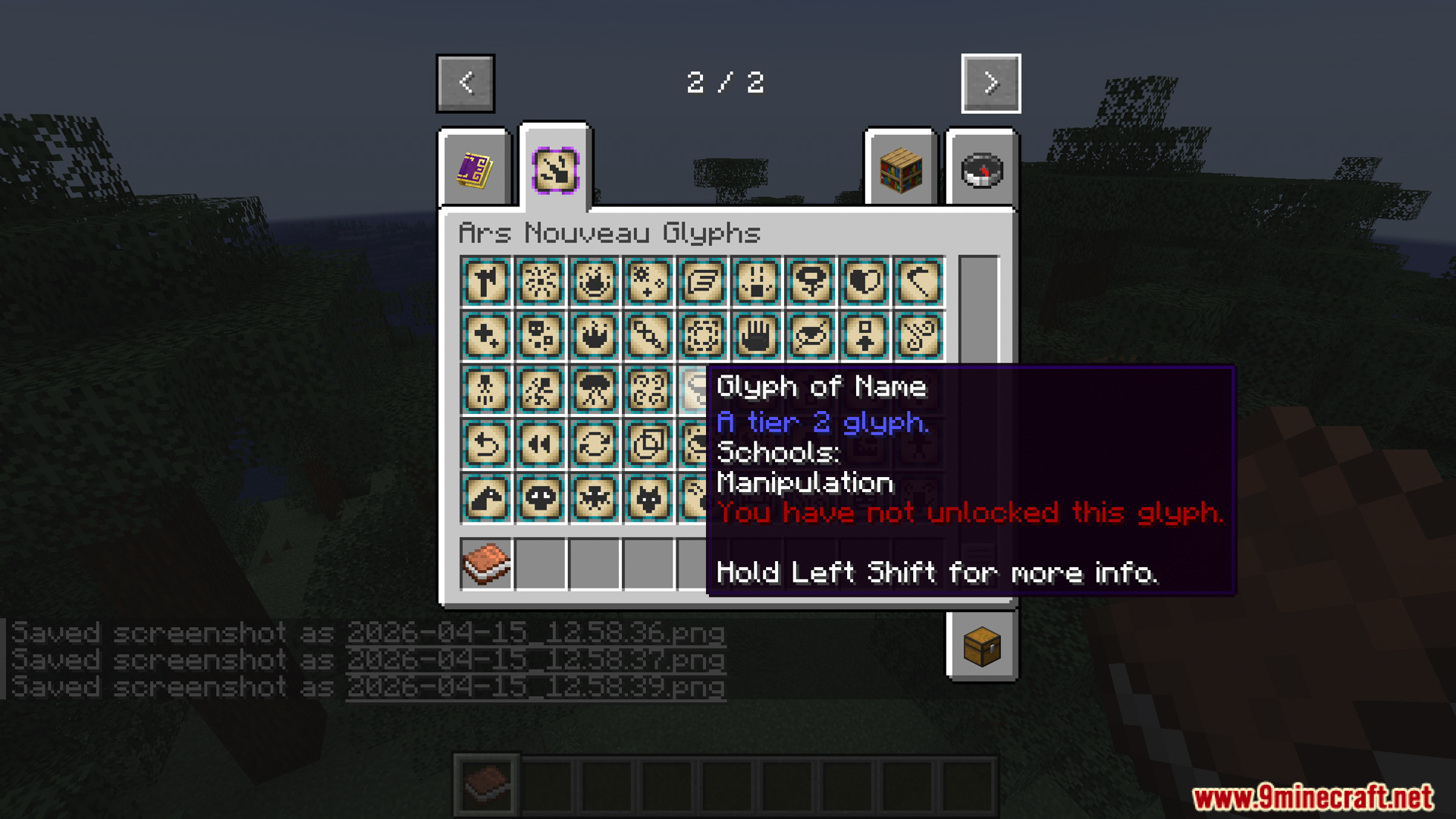1456x819 pixels.
Task: Switch to the bookshelf documentation tab
Action: pos(901,170)
